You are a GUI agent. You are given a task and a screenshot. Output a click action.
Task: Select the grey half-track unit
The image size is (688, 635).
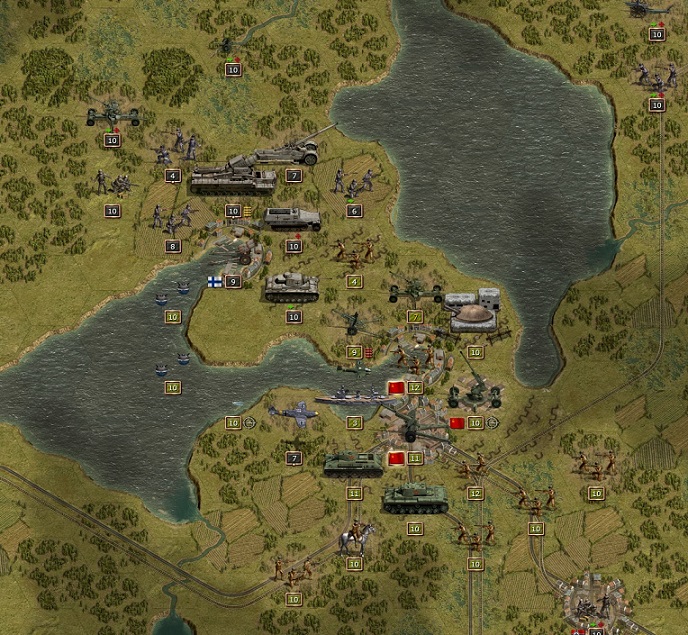point(292,218)
